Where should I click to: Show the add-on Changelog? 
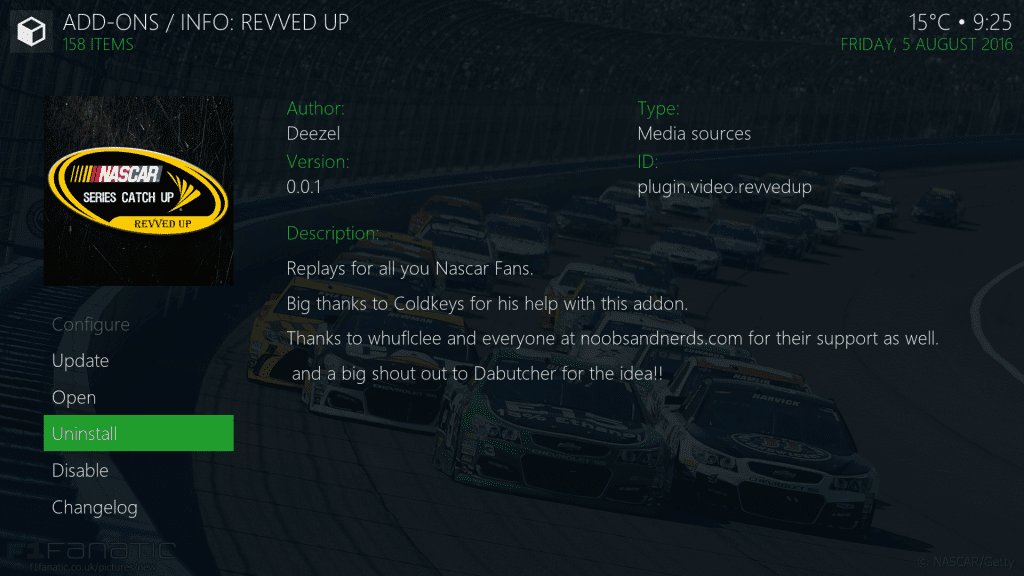pos(95,508)
